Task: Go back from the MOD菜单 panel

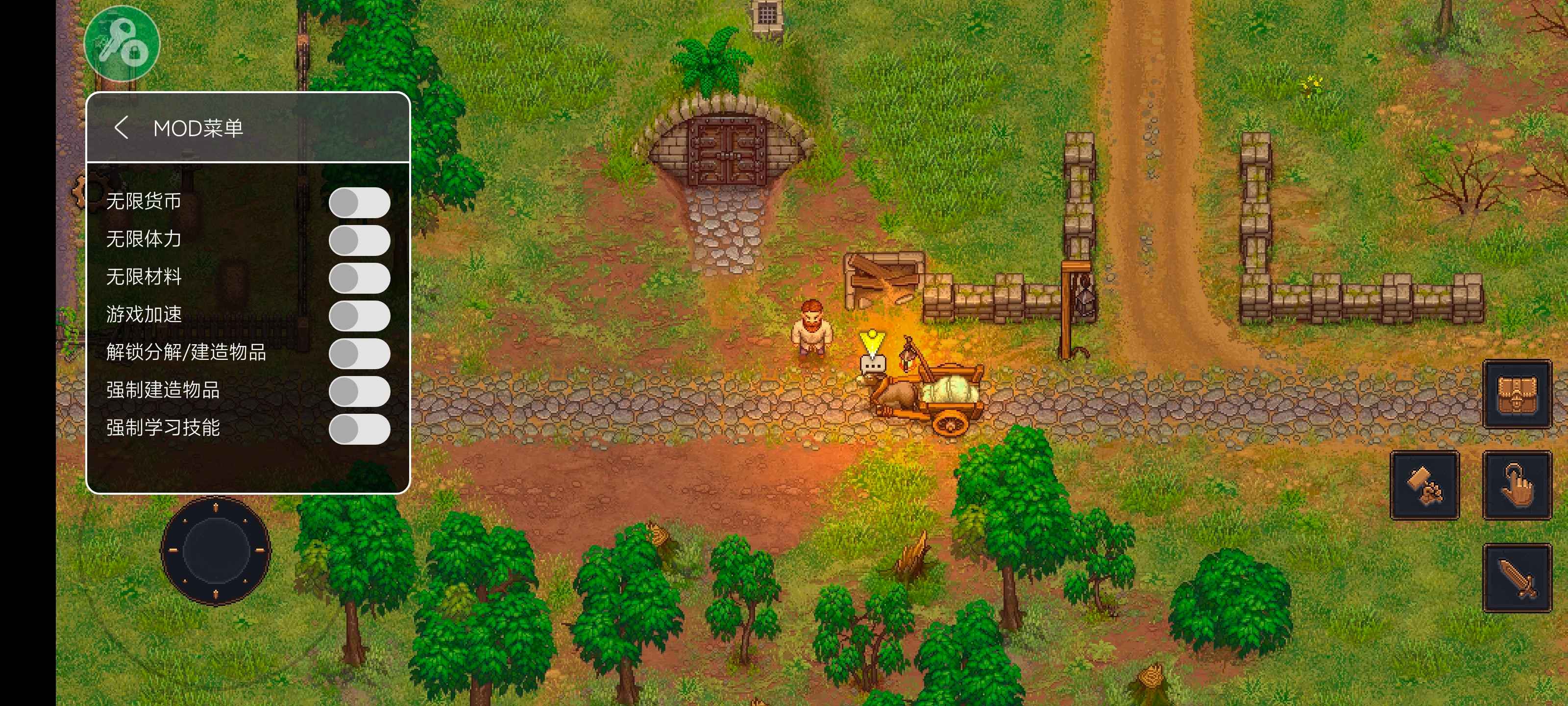Action: 121,128
